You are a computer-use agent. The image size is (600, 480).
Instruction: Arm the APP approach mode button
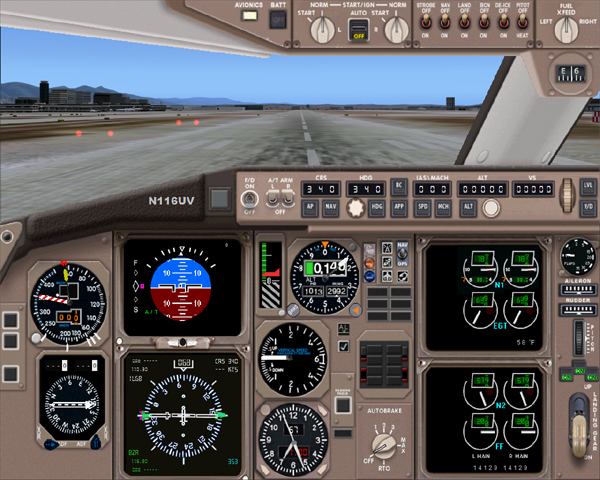pyautogui.click(x=399, y=207)
